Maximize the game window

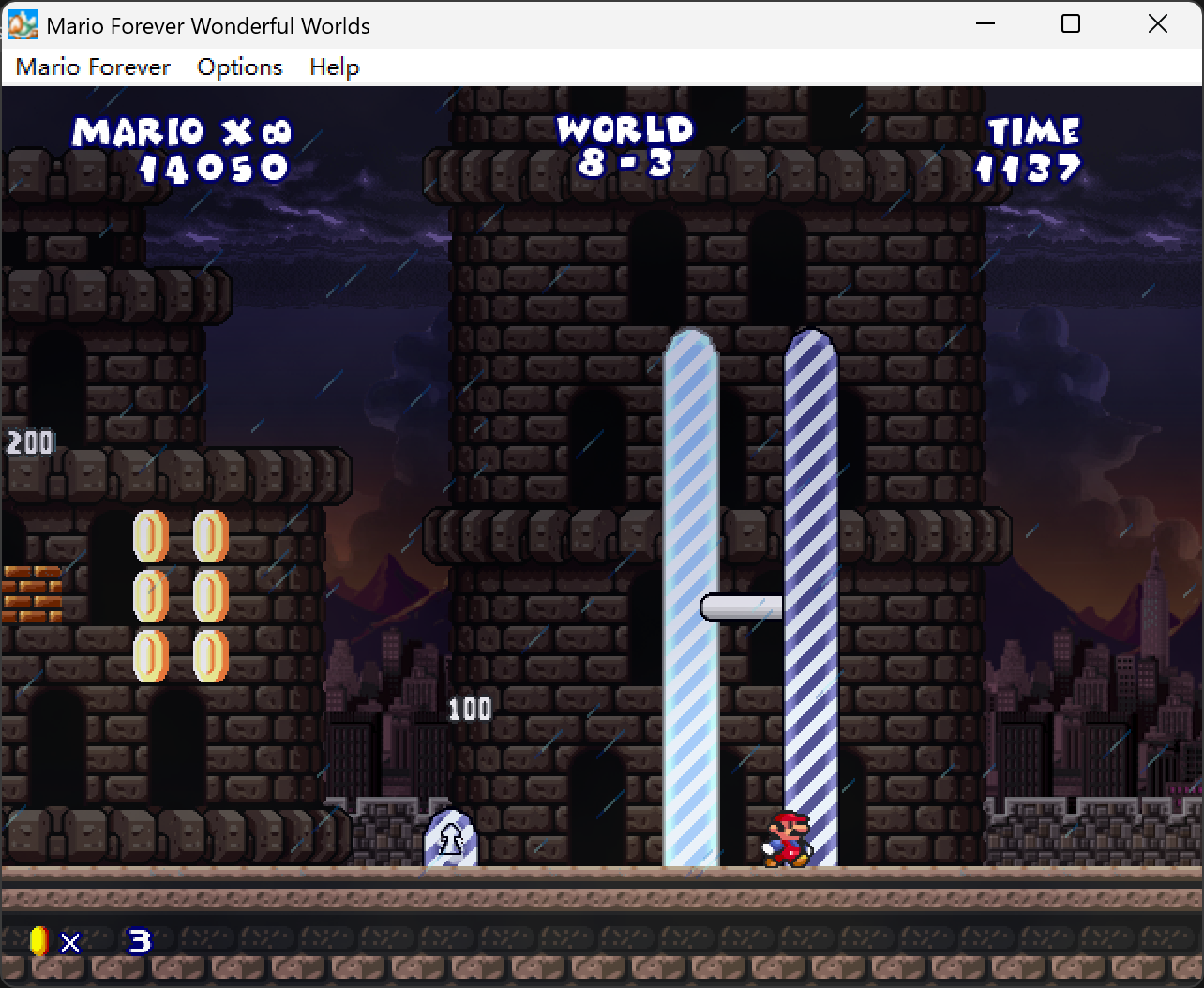click(x=1071, y=24)
